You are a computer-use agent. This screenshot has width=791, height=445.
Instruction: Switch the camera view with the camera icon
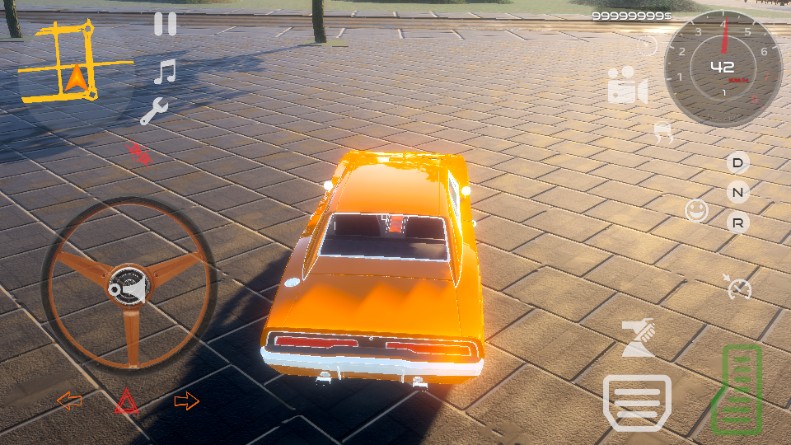pyautogui.click(x=627, y=87)
